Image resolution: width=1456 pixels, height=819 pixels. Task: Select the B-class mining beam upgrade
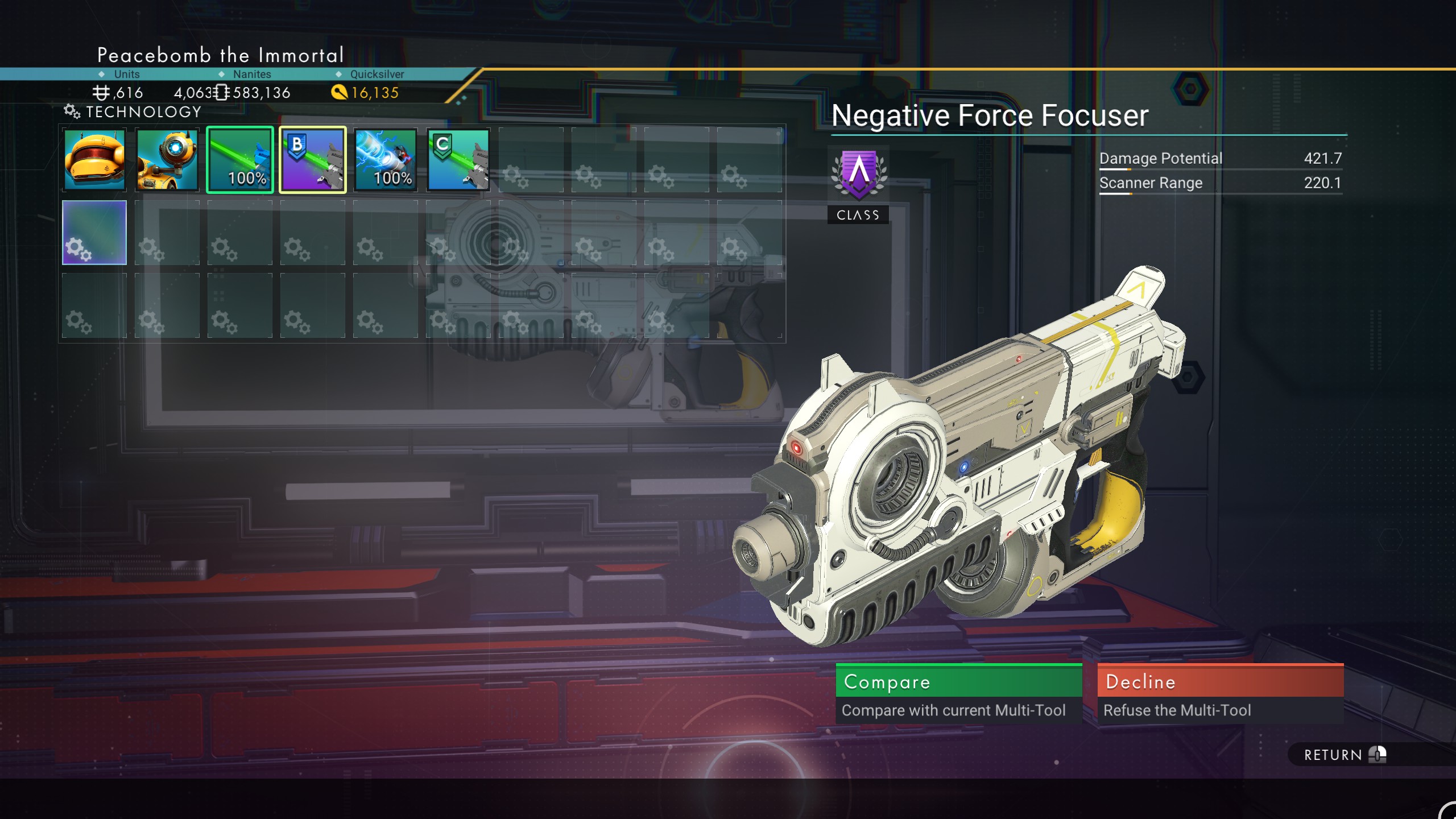(313, 160)
